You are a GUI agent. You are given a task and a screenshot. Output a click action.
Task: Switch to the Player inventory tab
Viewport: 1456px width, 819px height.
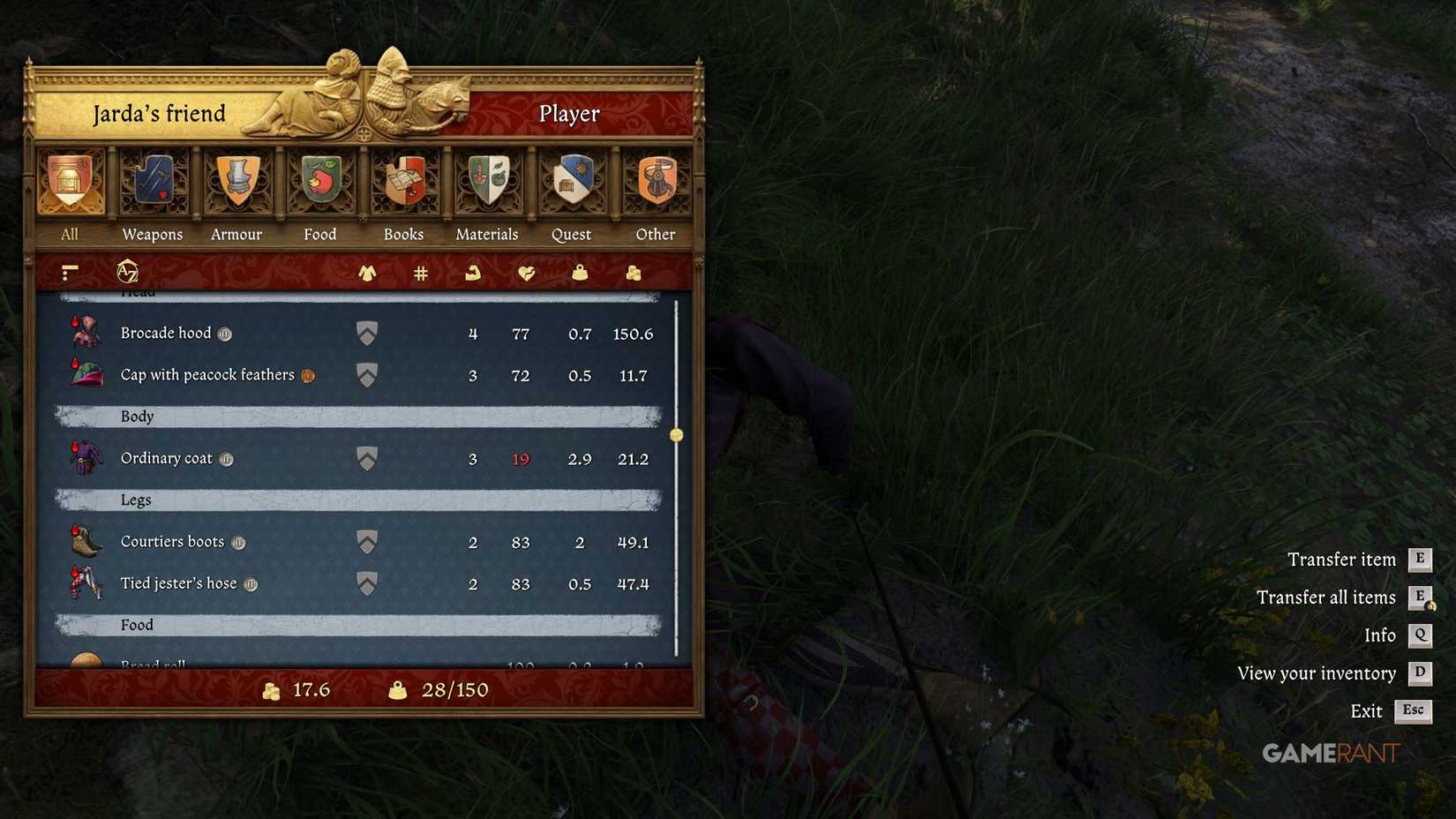[568, 113]
